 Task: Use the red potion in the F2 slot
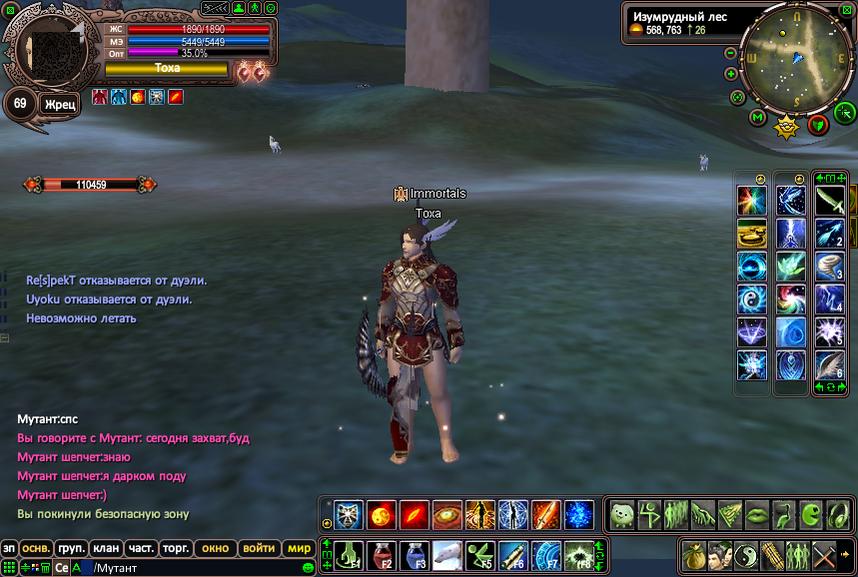pyautogui.click(x=381, y=554)
